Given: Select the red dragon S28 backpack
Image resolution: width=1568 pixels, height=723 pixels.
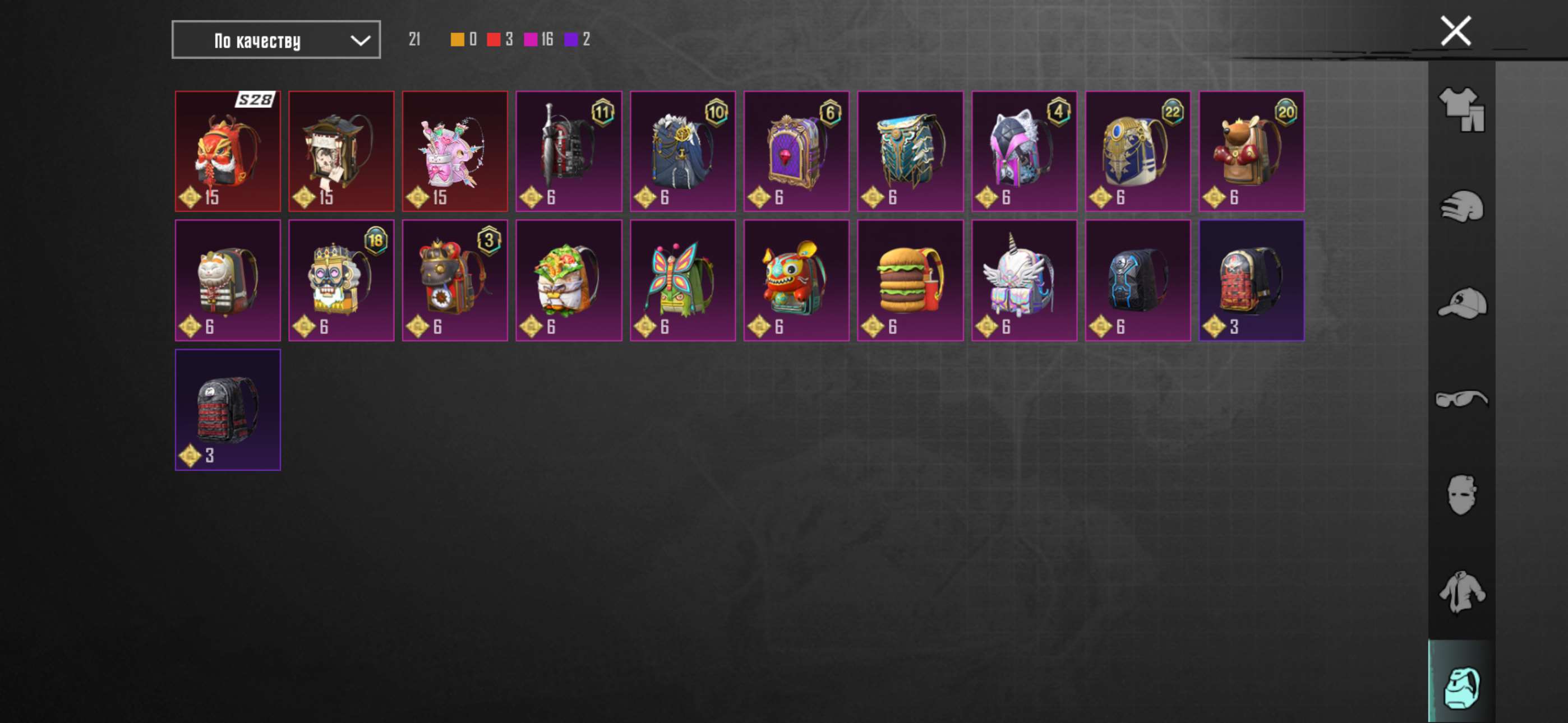Looking at the screenshot, I should point(228,151).
